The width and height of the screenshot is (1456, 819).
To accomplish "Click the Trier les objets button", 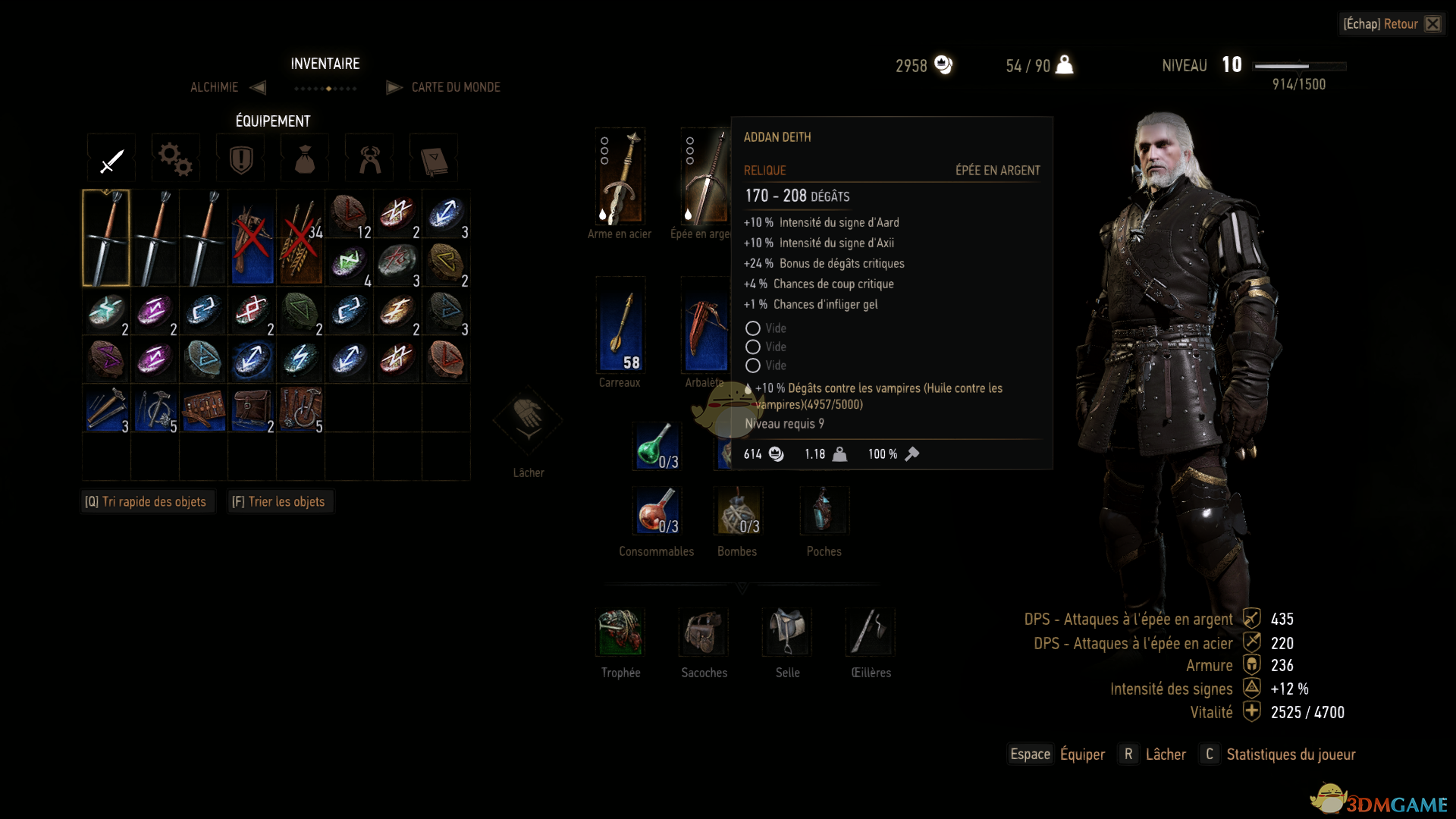I will pos(280,501).
